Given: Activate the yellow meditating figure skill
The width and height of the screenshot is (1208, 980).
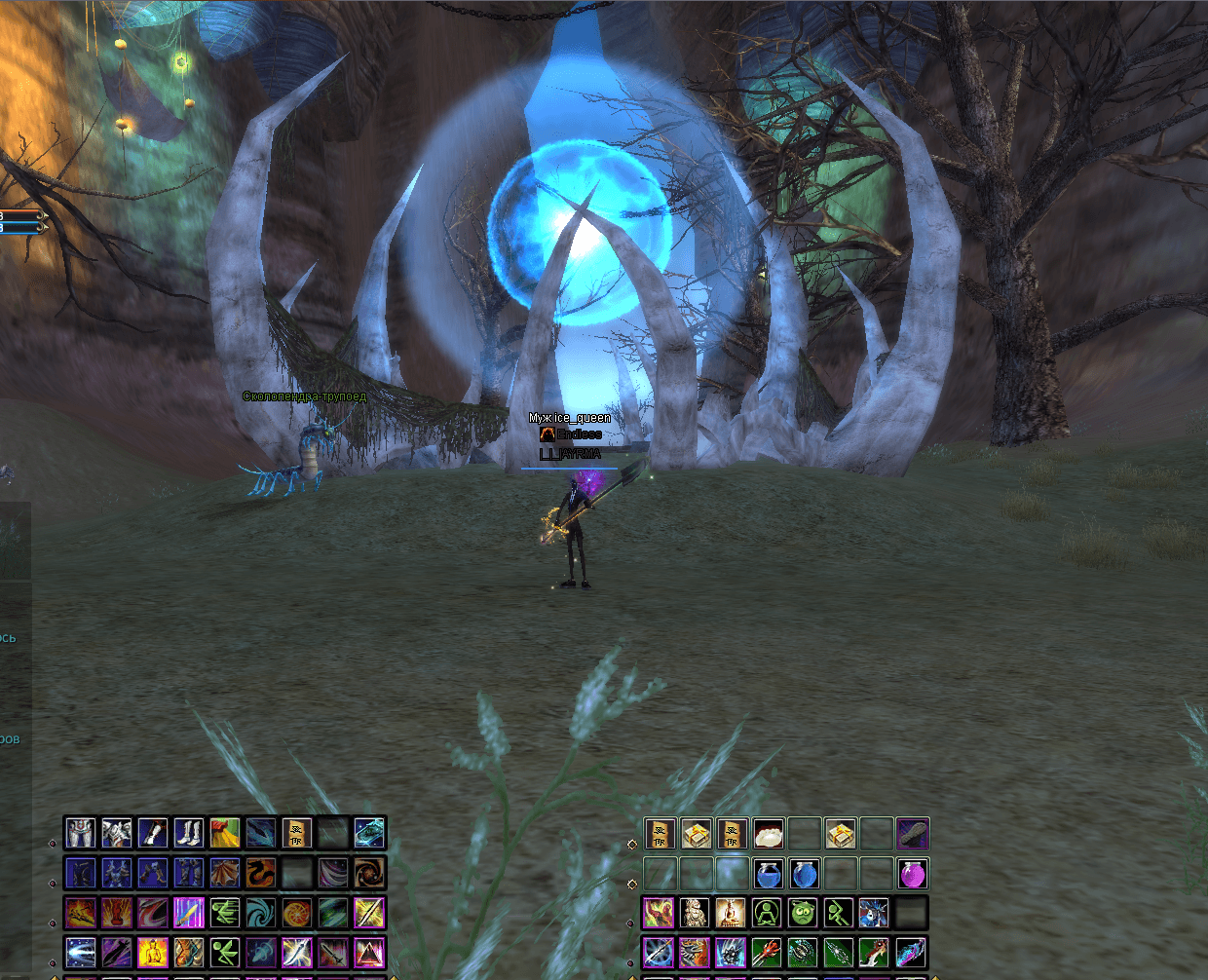Looking at the screenshot, I should (153, 952).
